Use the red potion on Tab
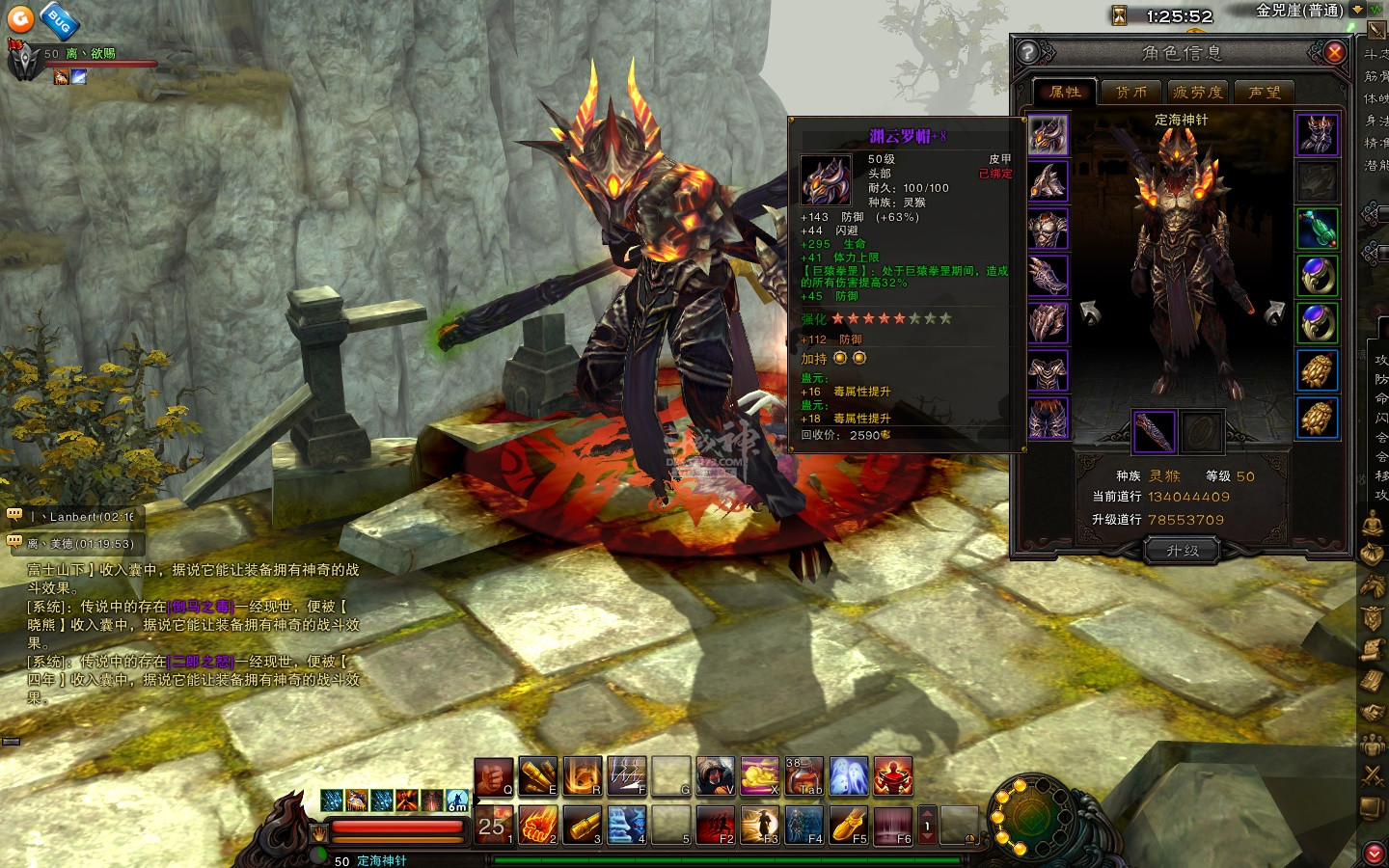The image size is (1389, 868). 803,776
